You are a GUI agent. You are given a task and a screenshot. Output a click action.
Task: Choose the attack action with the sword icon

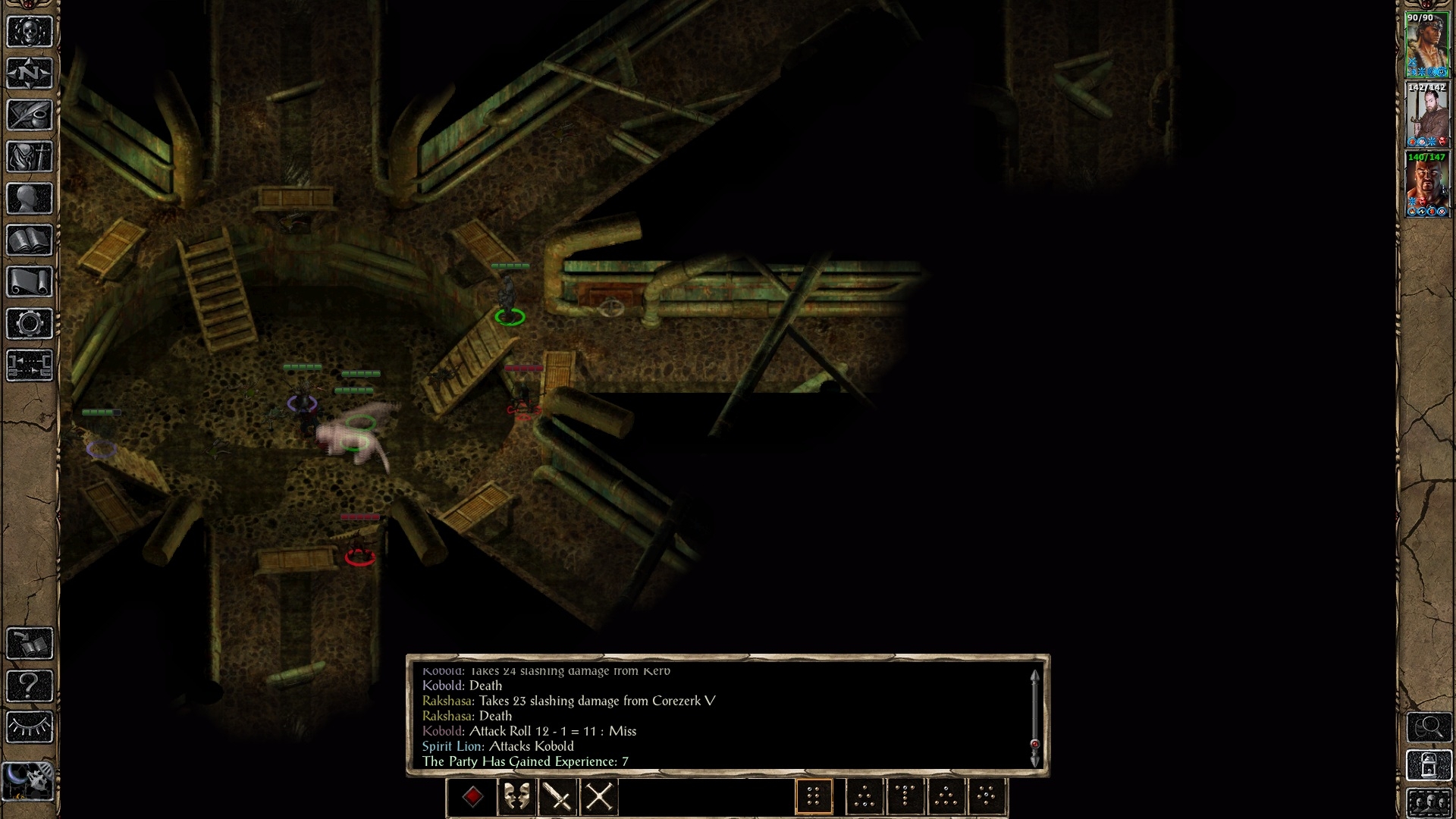click(558, 797)
